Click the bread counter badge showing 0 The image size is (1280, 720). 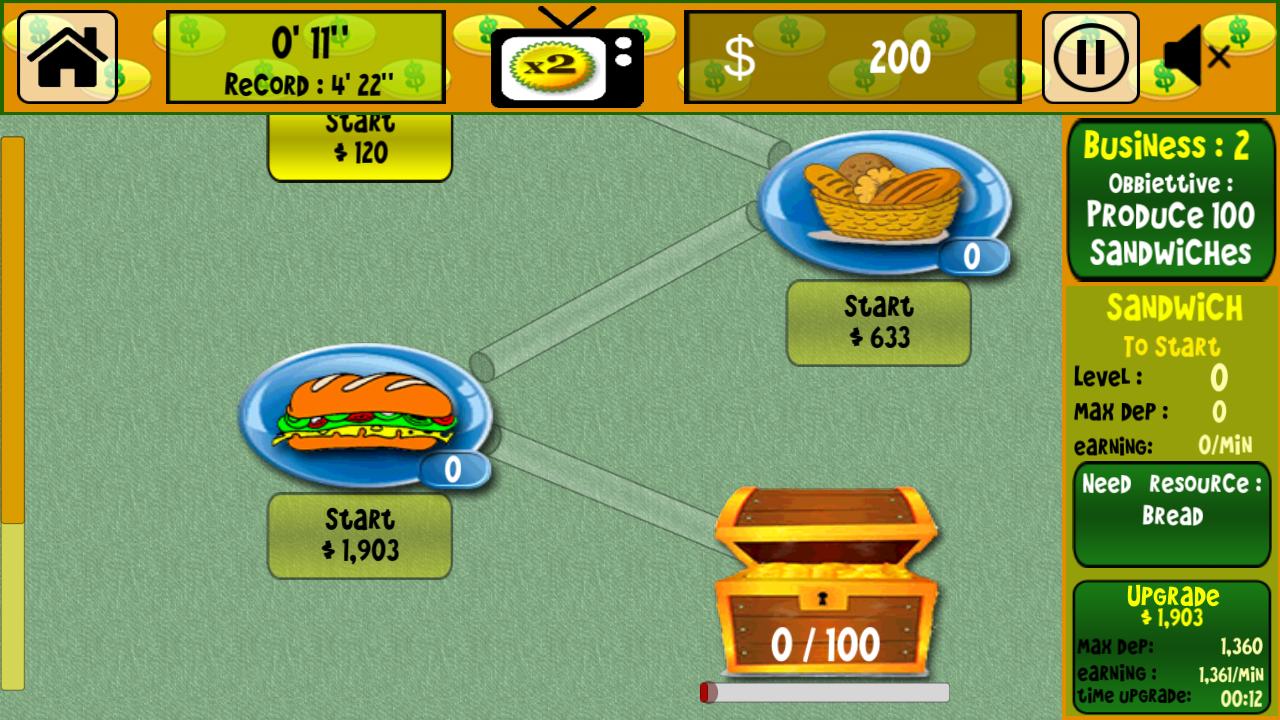click(x=975, y=258)
